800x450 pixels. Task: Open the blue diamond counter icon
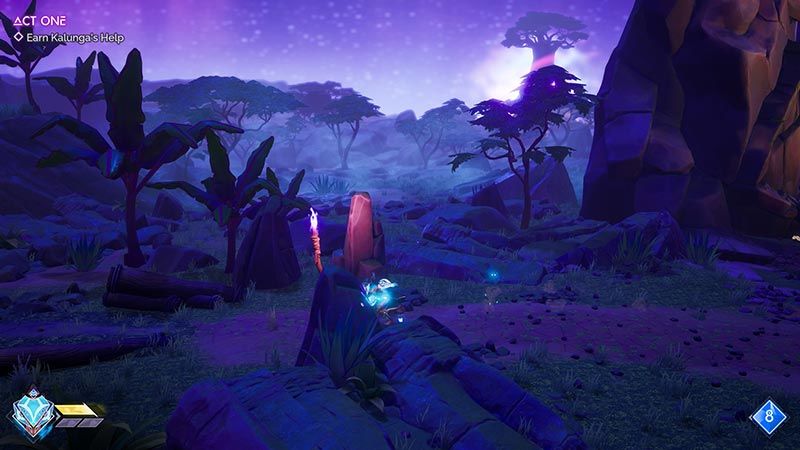pos(768,413)
